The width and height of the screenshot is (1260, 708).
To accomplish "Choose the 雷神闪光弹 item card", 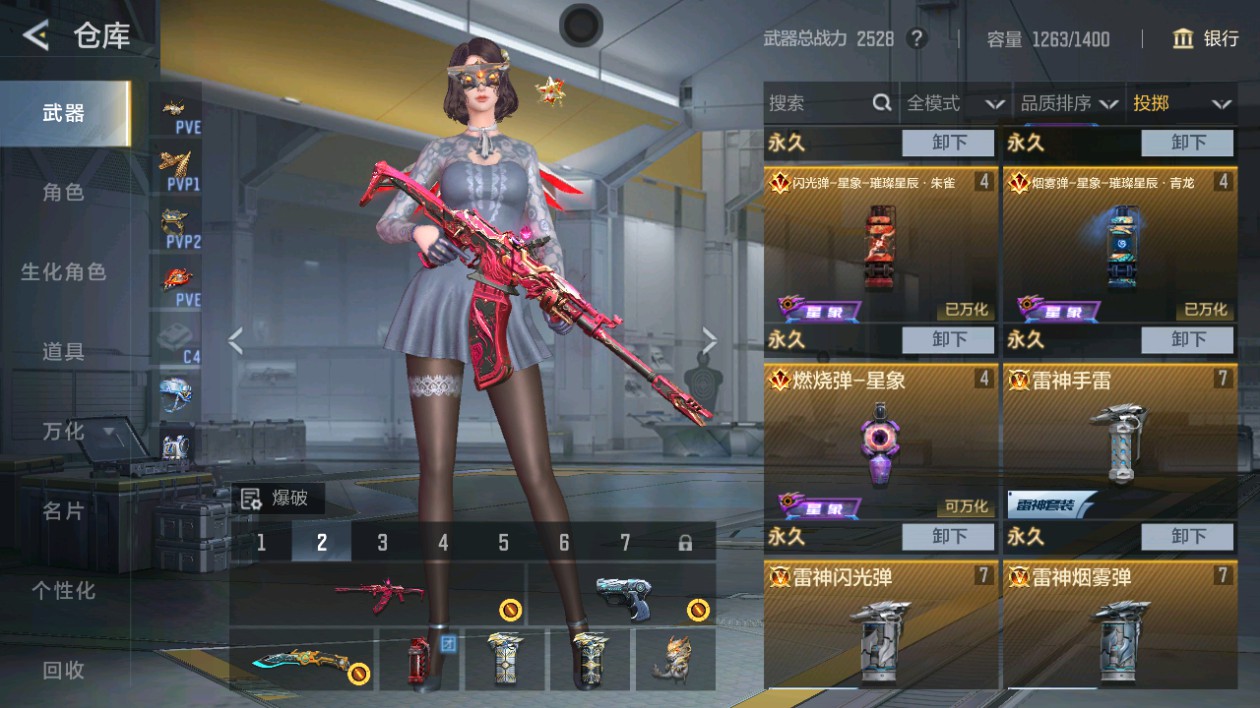I will point(881,625).
